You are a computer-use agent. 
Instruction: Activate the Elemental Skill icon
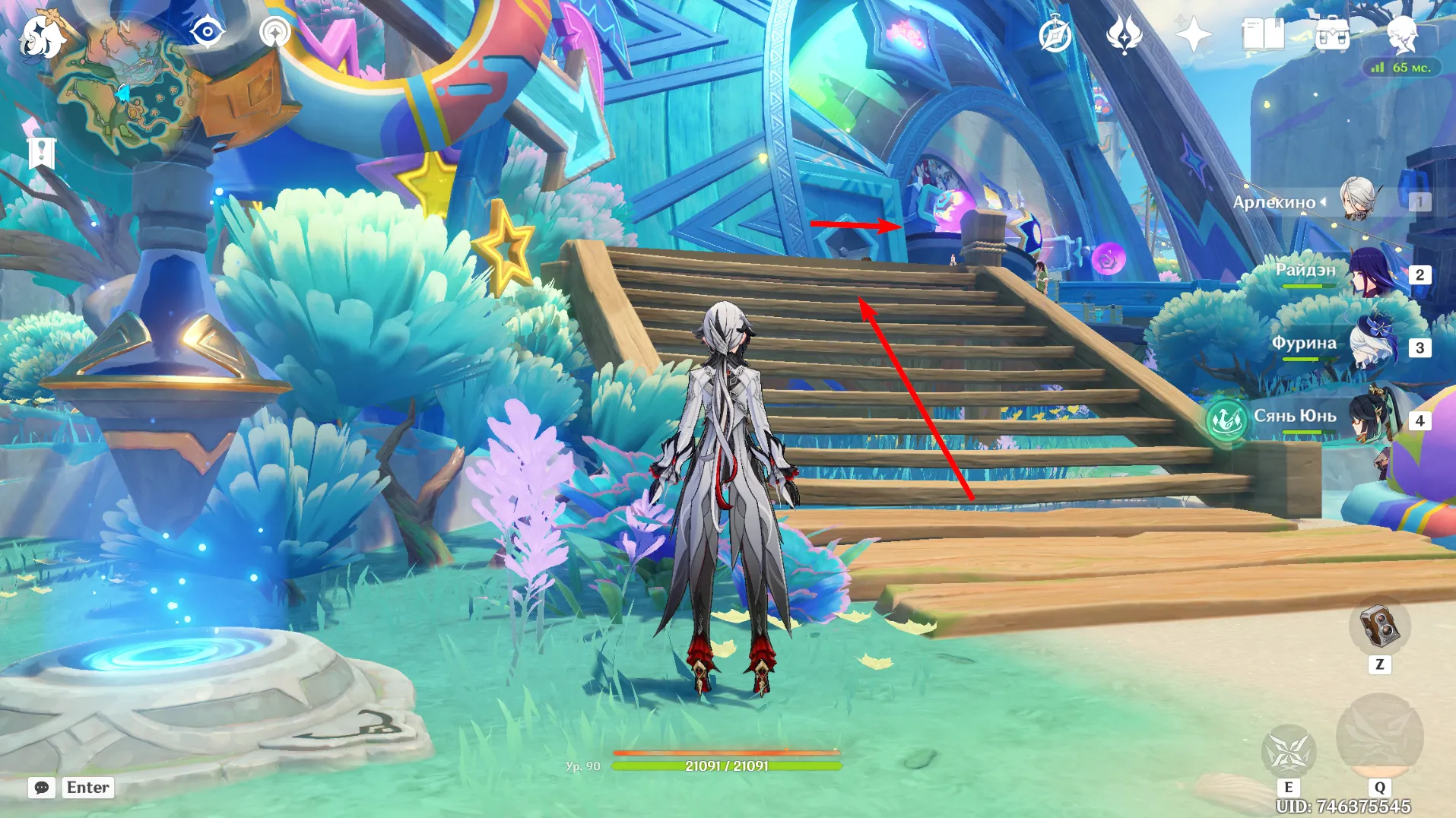[x=1288, y=751]
